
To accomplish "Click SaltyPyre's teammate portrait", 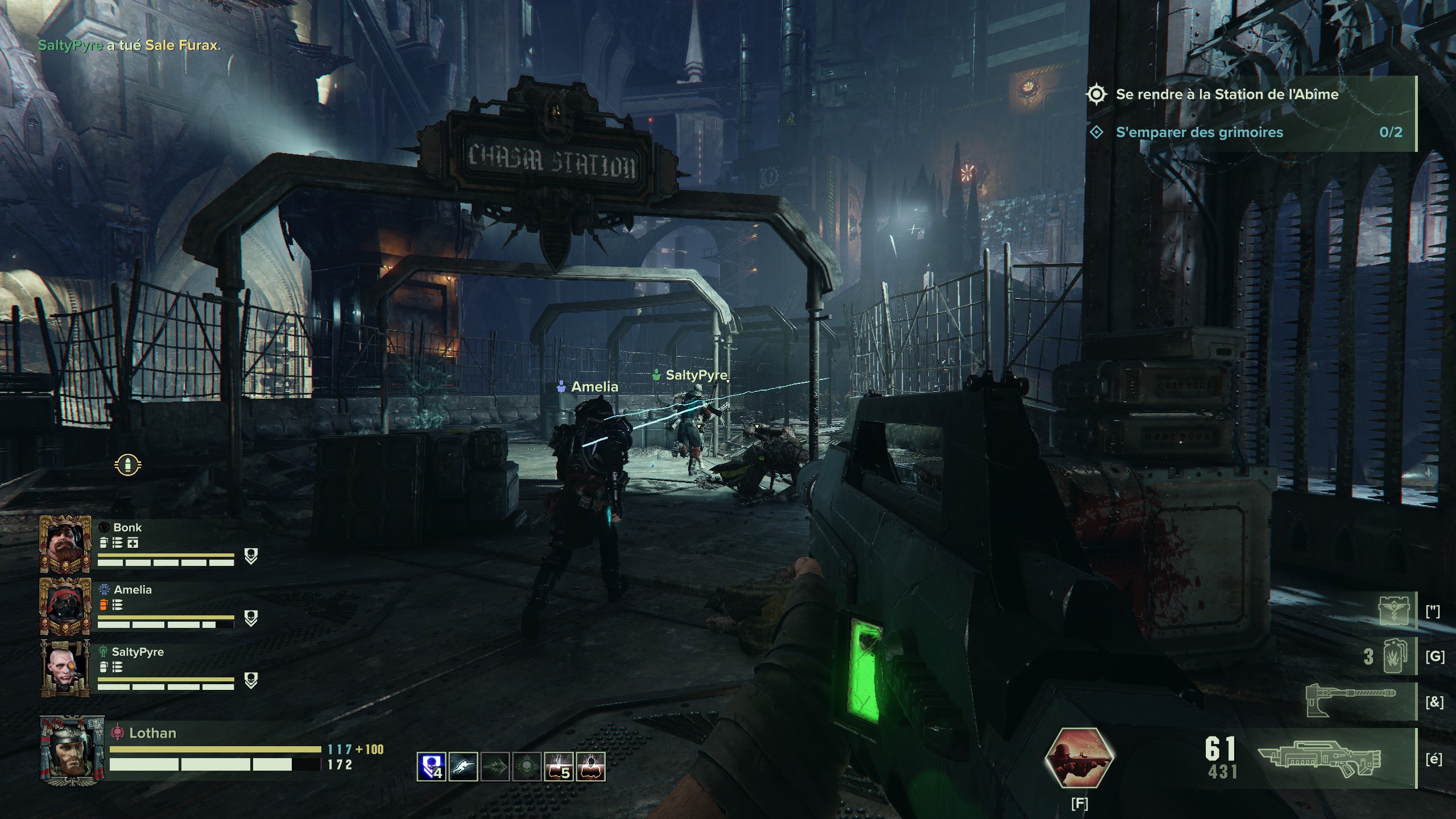I will point(65,668).
